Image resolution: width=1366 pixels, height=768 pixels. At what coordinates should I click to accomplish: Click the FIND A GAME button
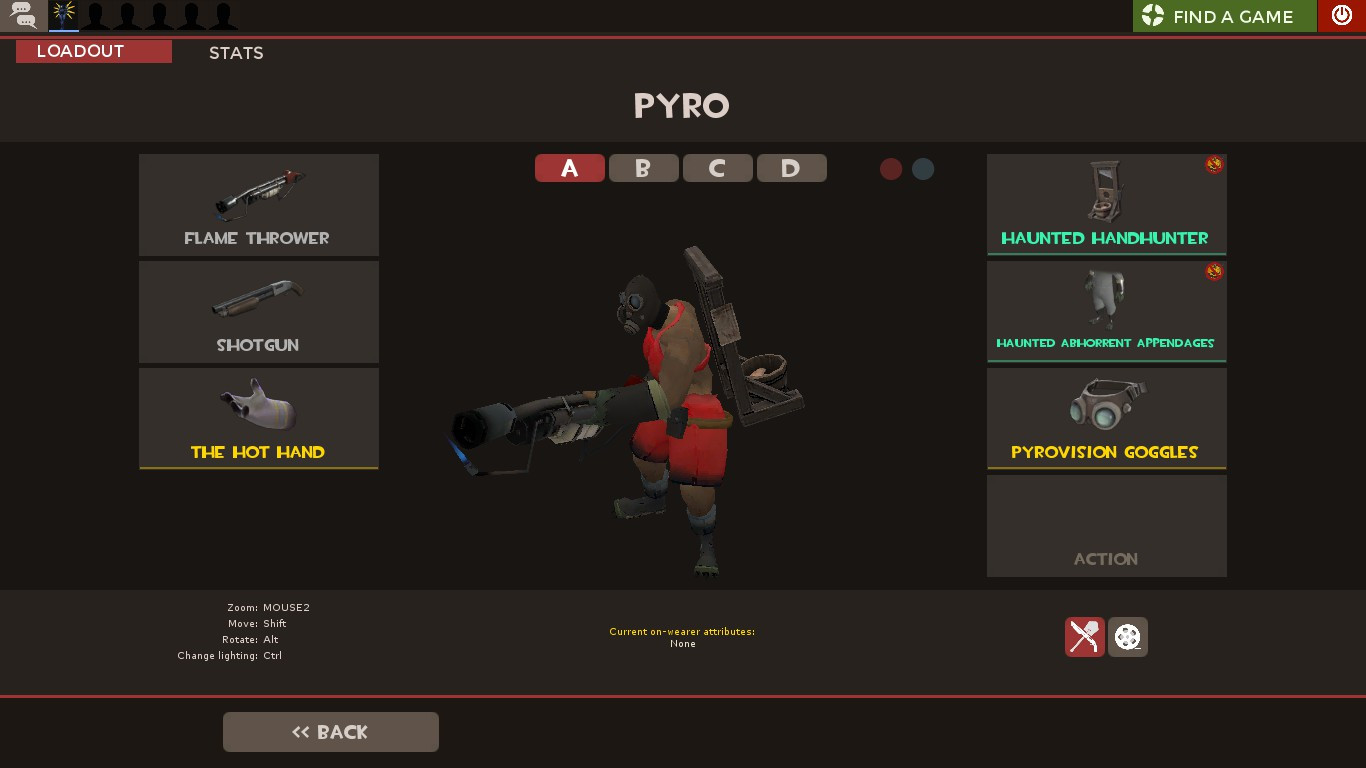pos(1223,15)
